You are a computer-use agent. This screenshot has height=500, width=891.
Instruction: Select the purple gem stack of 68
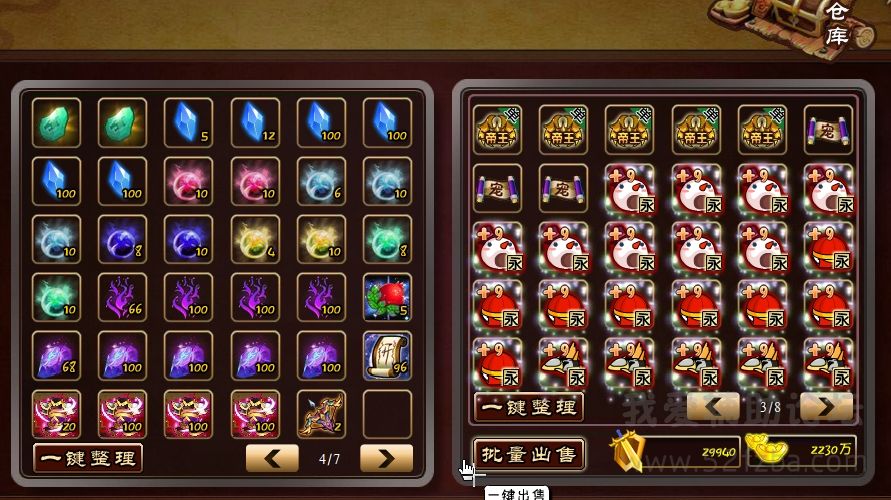56,355
